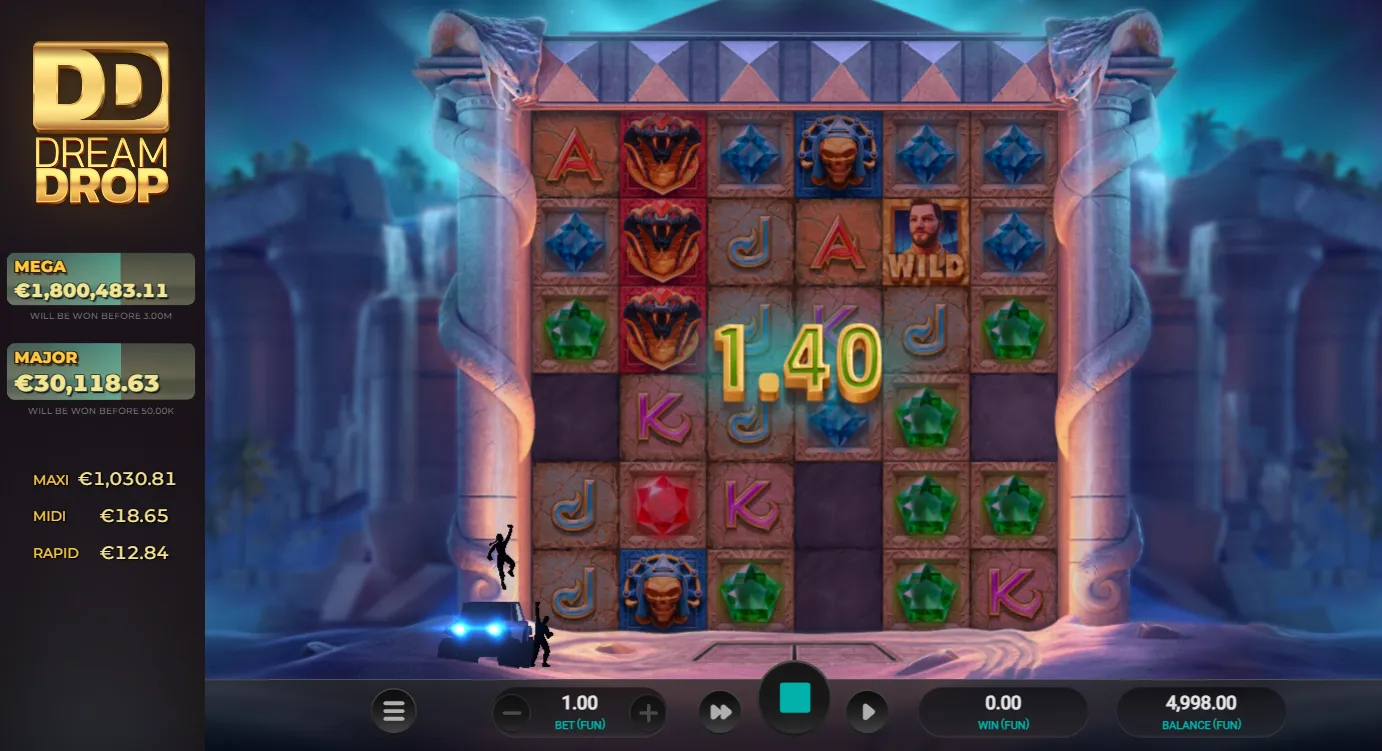Click the RAPID jackpot amount
Screen dimensions: 1382x751
pos(134,552)
